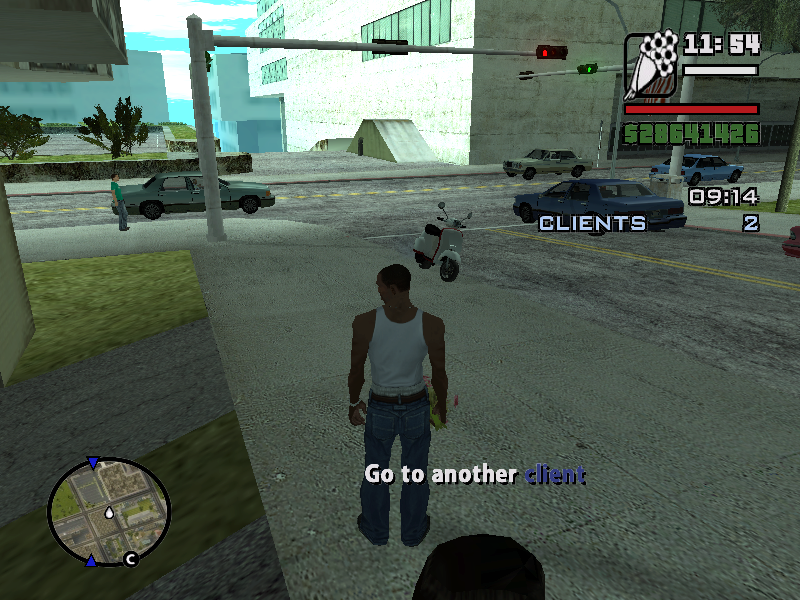Select the white C marker on the radar

(130, 559)
